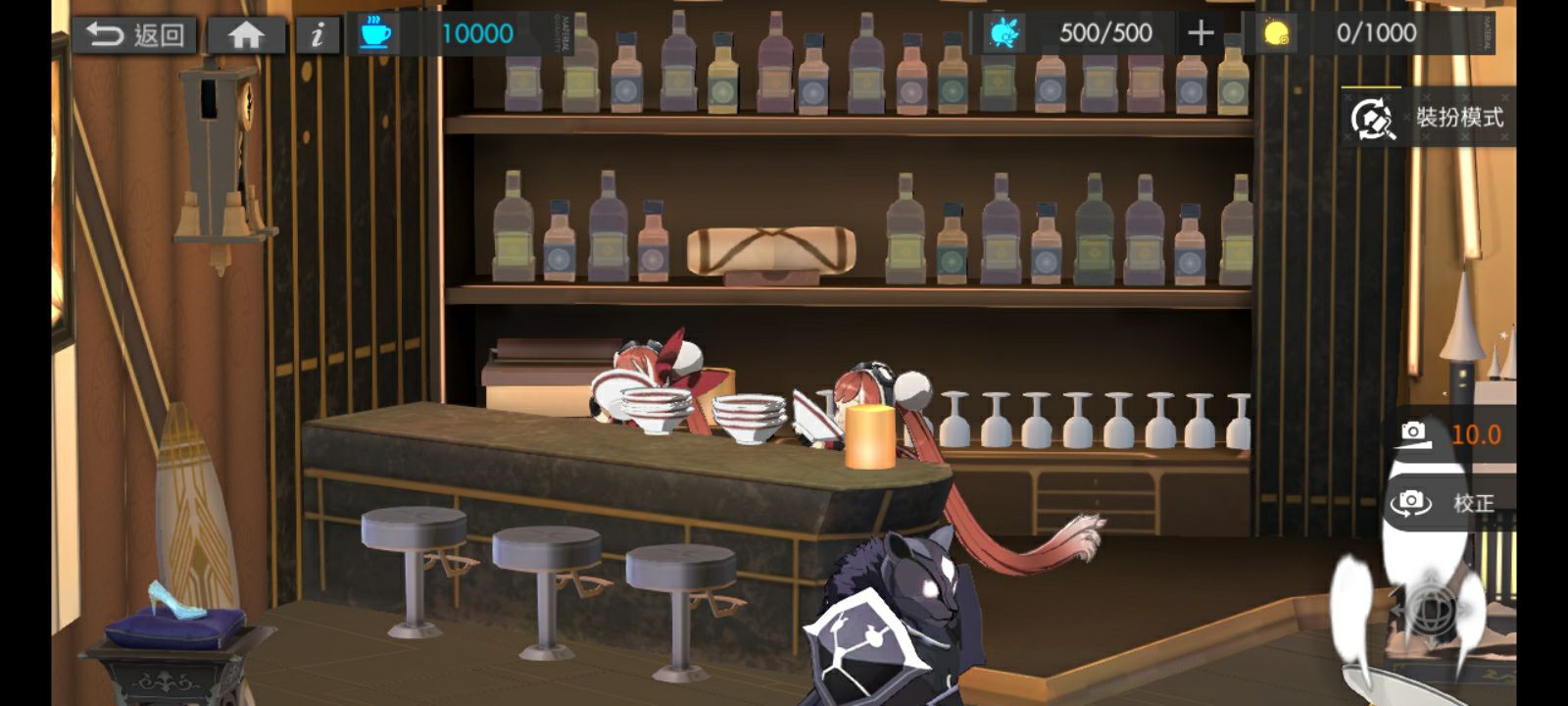Screen dimensions: 1568x706
Task: Tap the coffee cup currency icon
Action: pos(374,33)
